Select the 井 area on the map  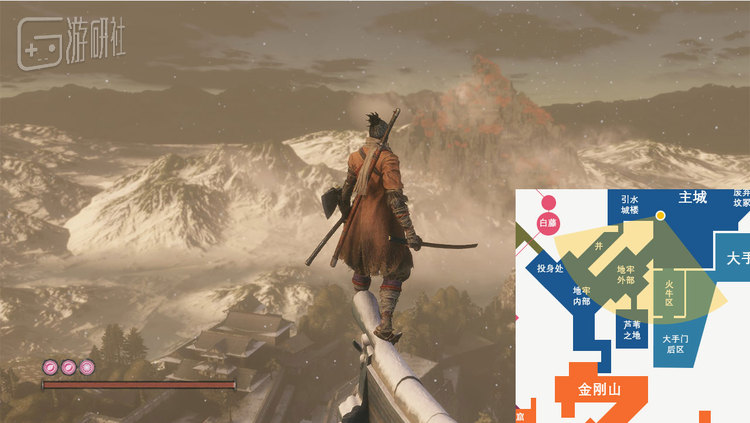click(x=599, y=244)
